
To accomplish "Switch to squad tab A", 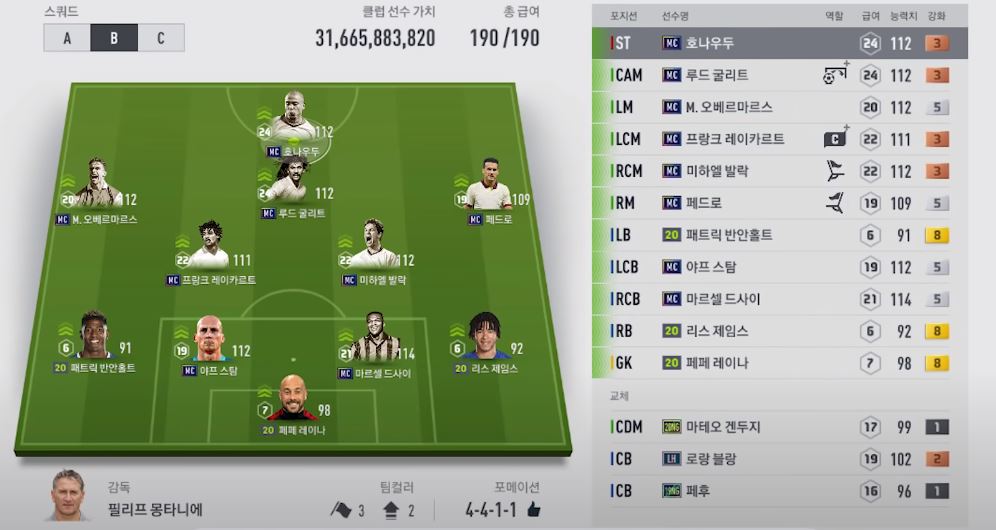I will point(67,38).
